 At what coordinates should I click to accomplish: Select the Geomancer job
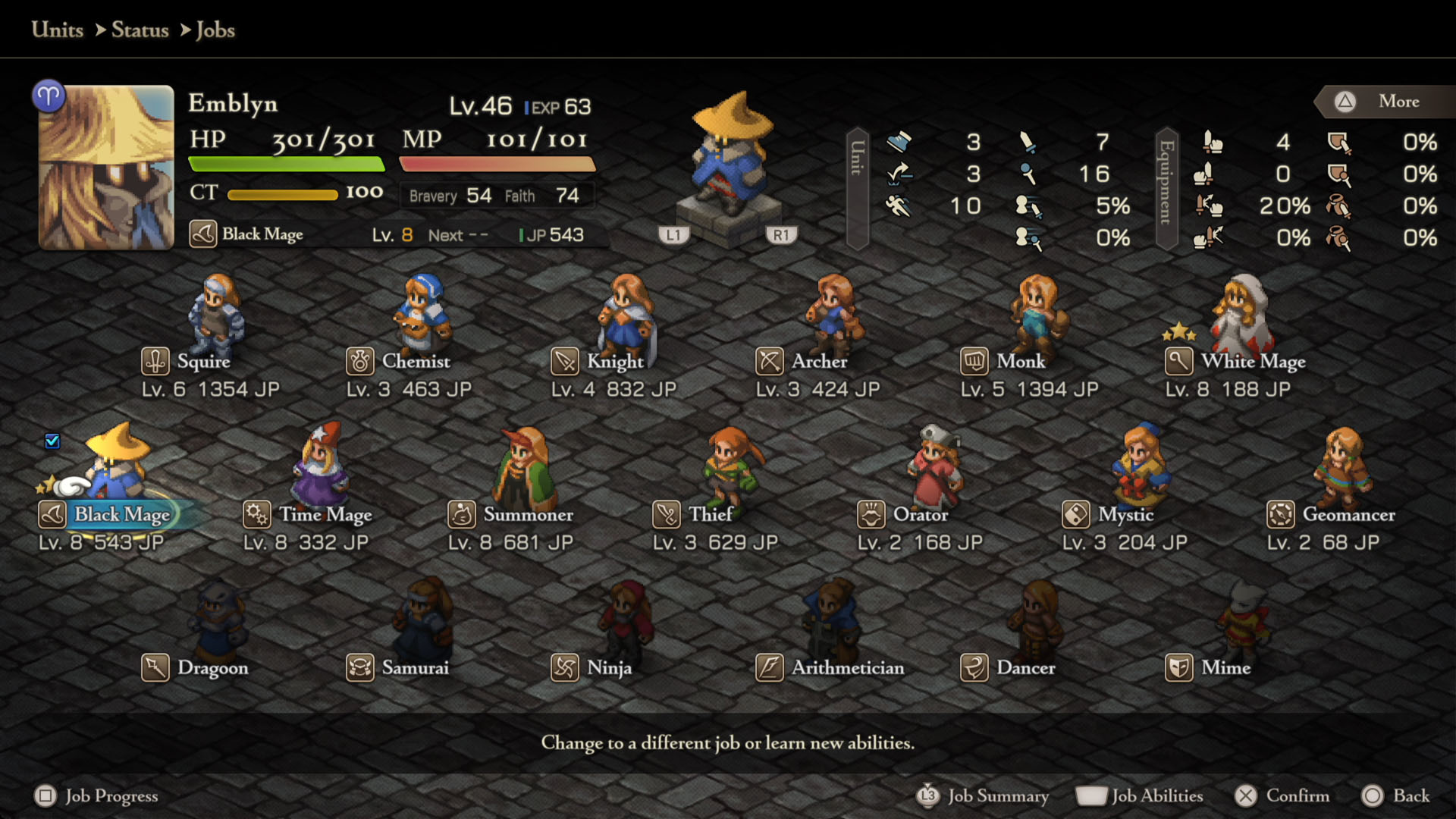click(x=1348, y=515)
